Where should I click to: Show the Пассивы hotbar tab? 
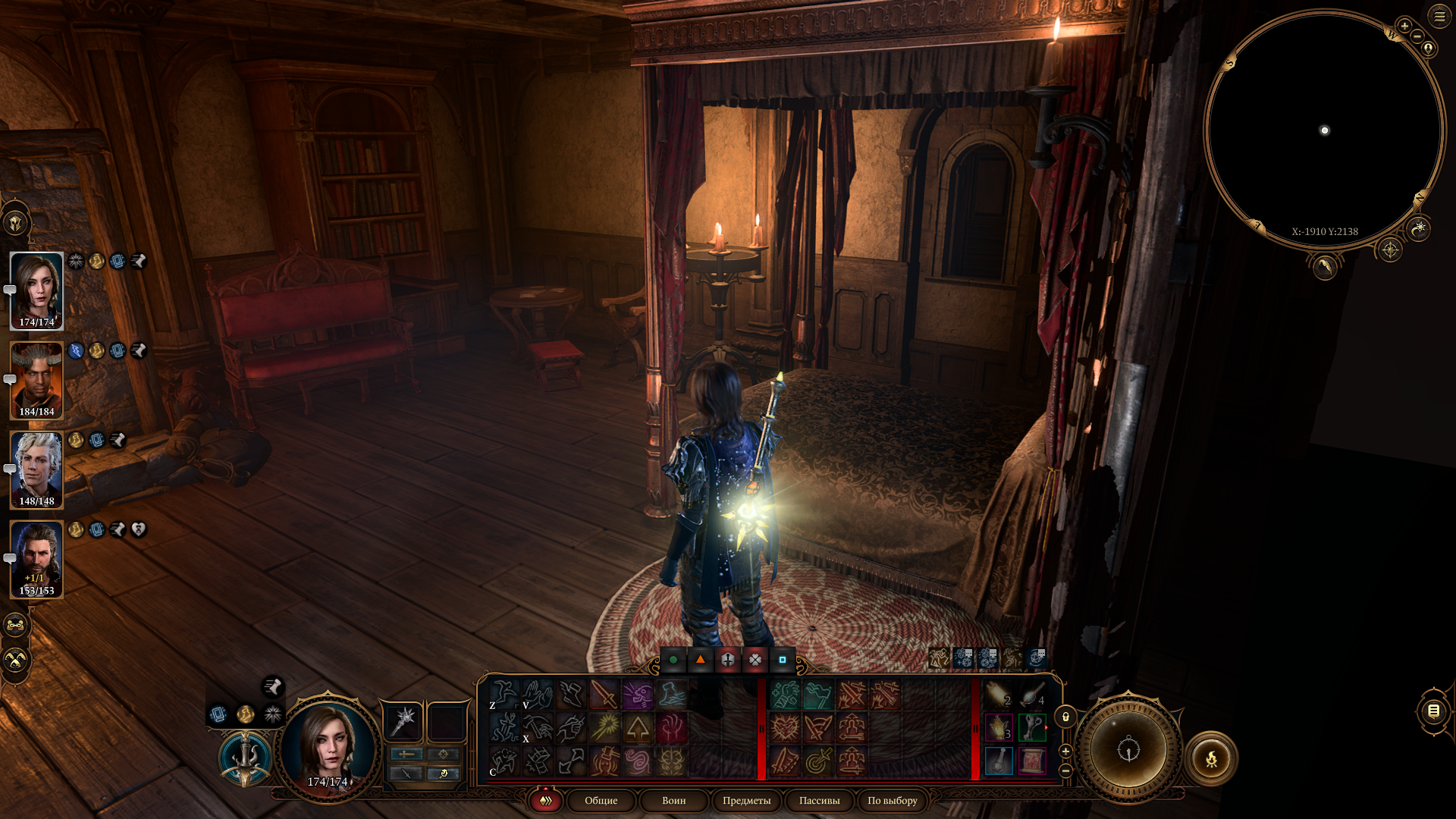coord(819,800)
